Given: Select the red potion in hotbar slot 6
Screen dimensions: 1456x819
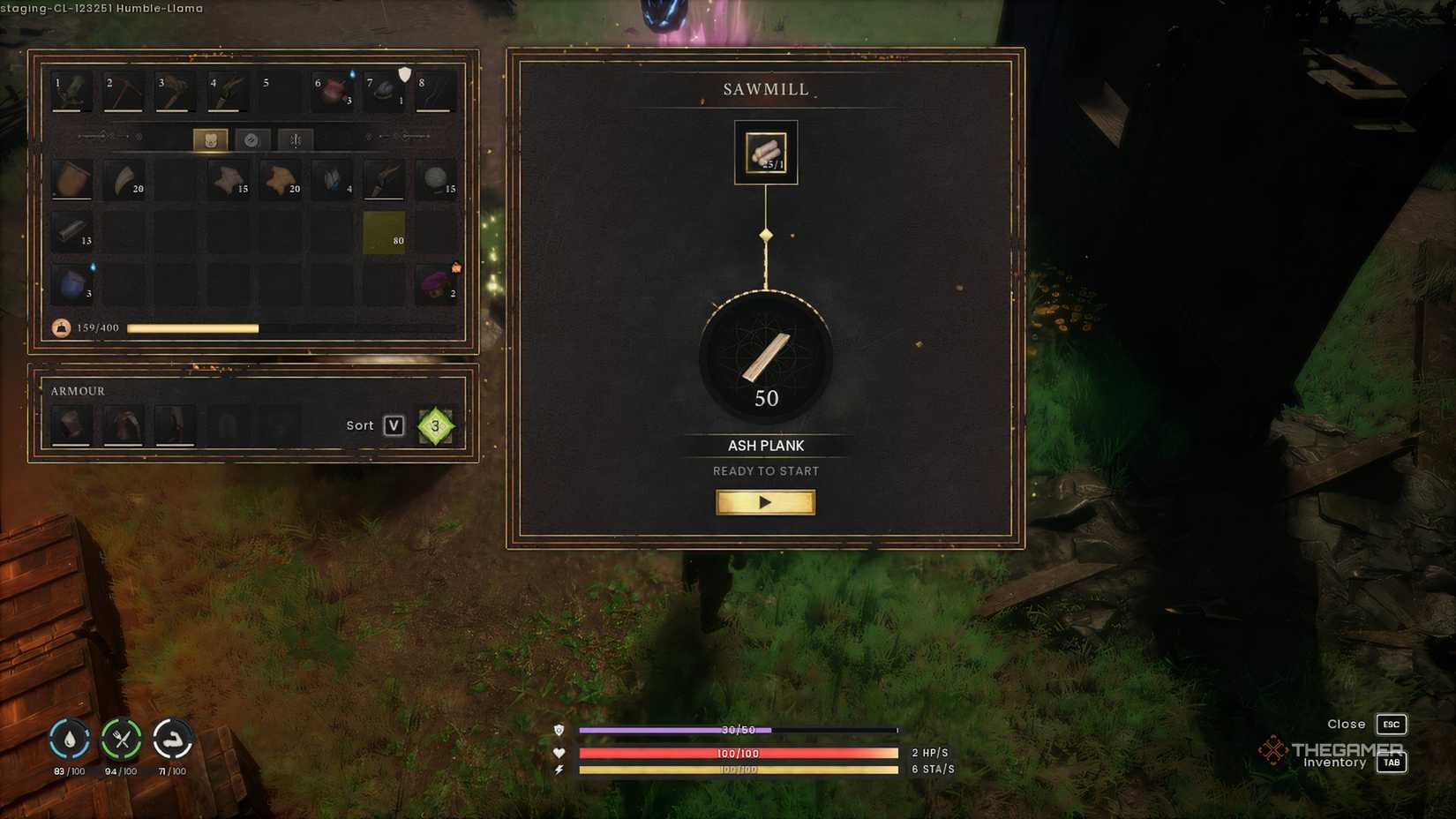Looking at the screenshot, I should click(331, 89).
